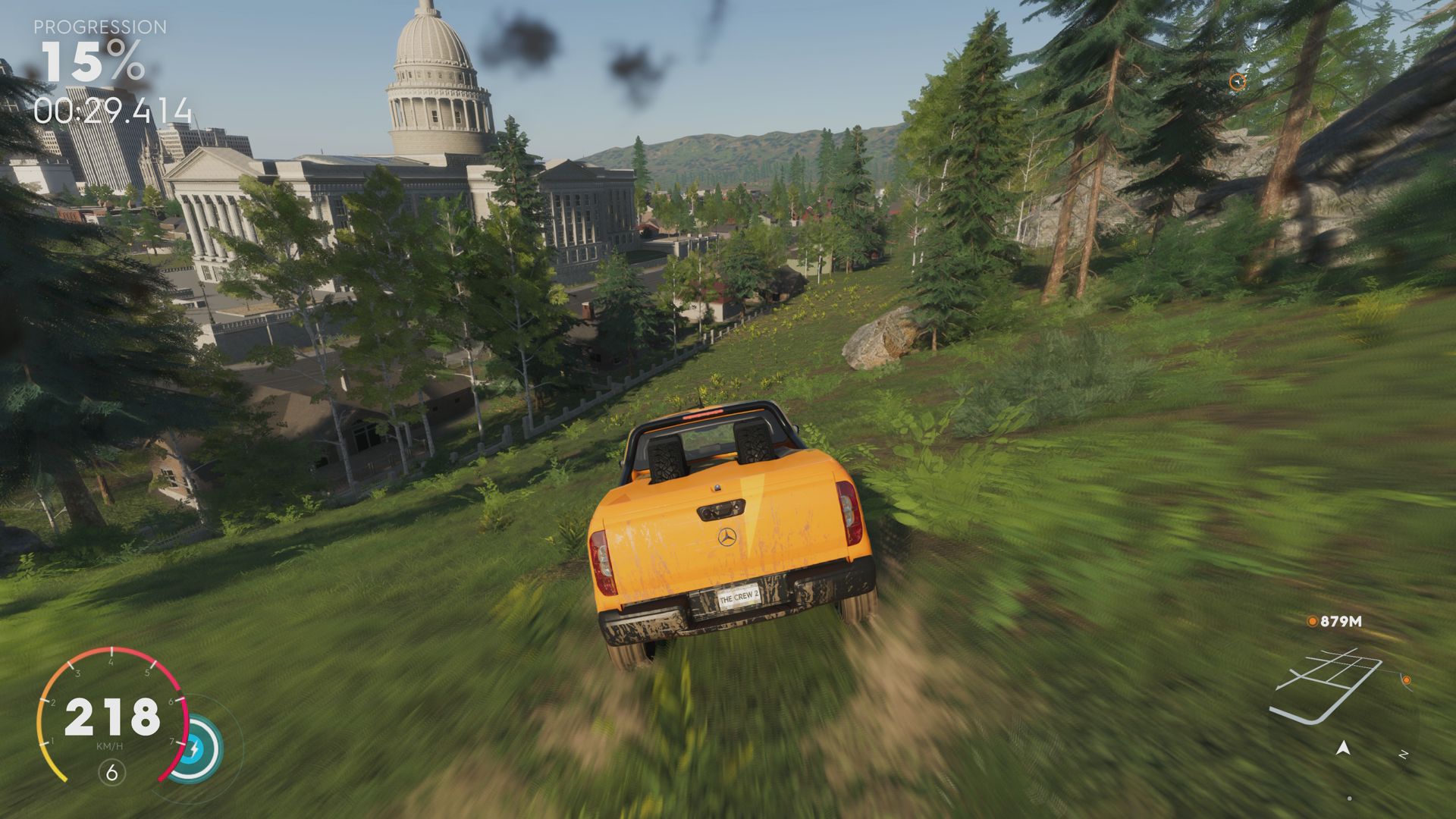The width and height of the screenshot is (1456, 819).
Task: Select the orange checkpoint marker near the treetops
Action: (x=1238, y=82)
